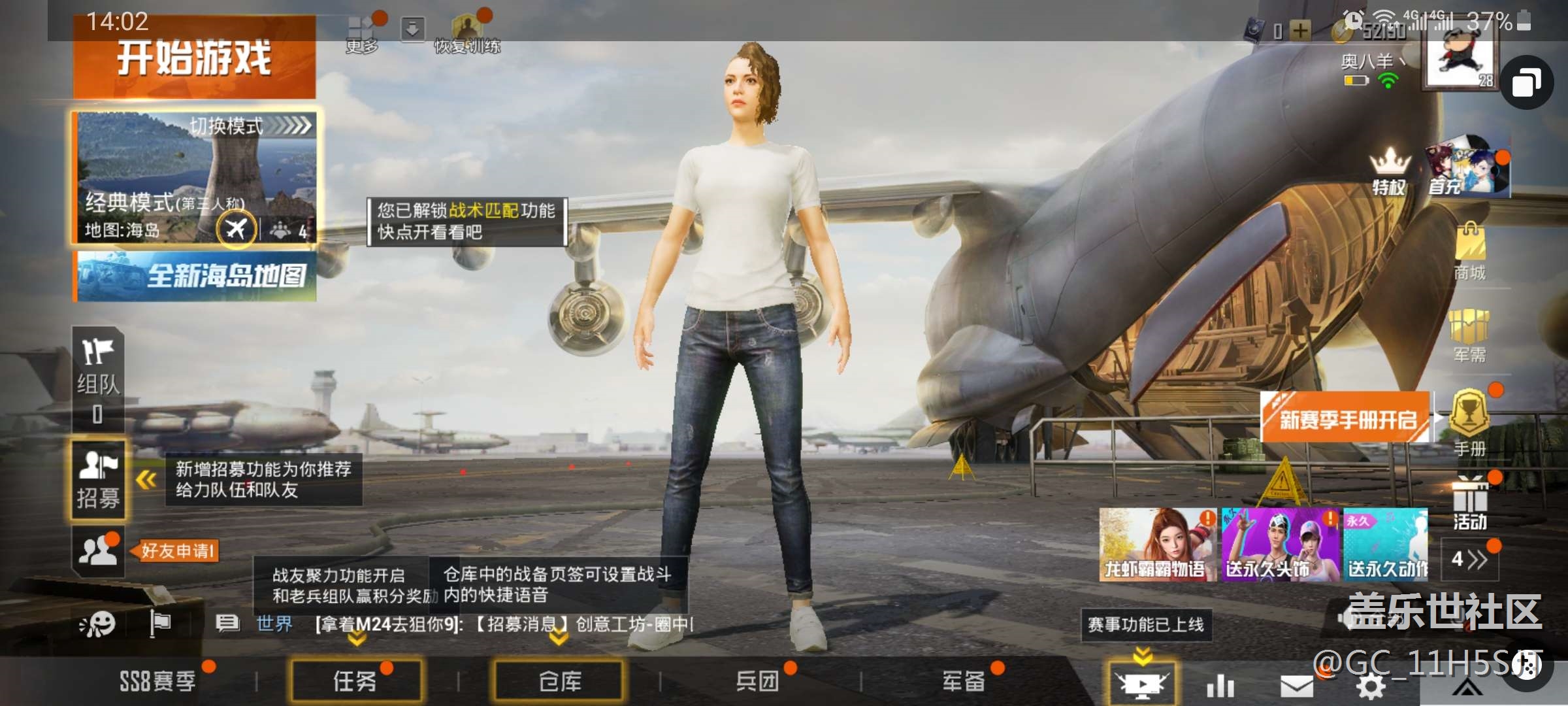
Task: Tap the 开始游戏 start game button
Action: coord(194,59)
